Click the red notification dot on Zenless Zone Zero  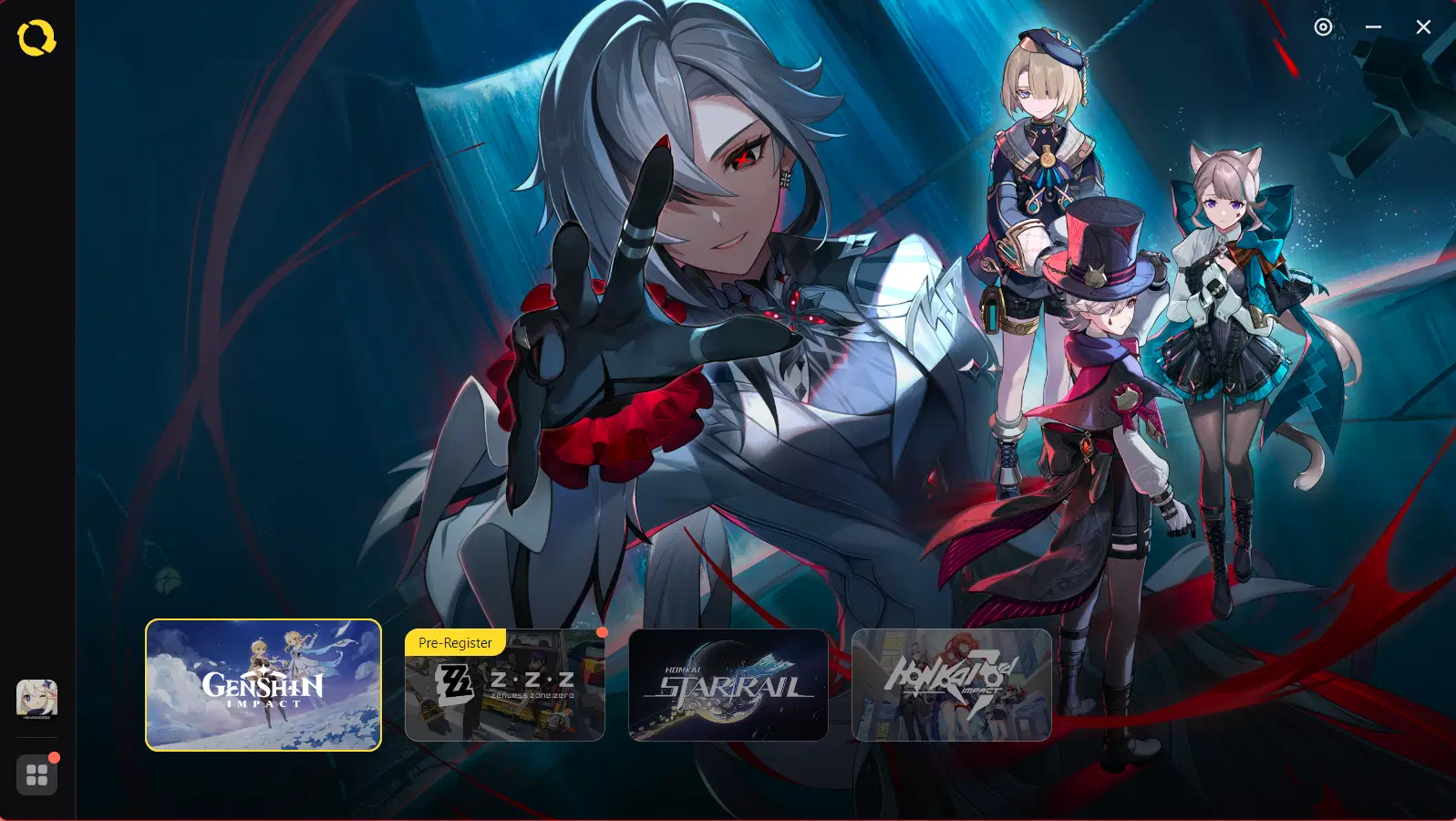(602, 630)
